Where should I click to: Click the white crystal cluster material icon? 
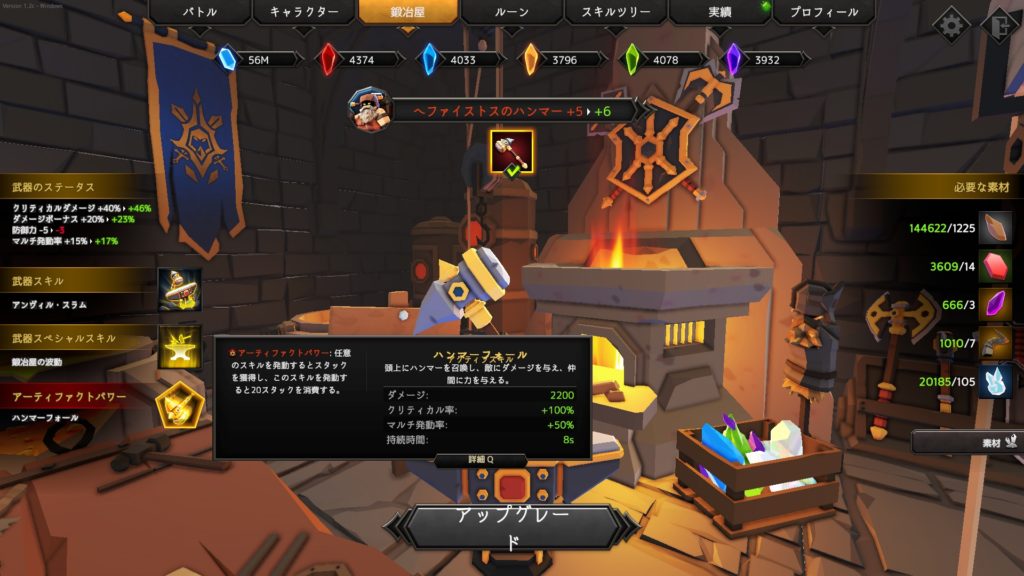995,381
